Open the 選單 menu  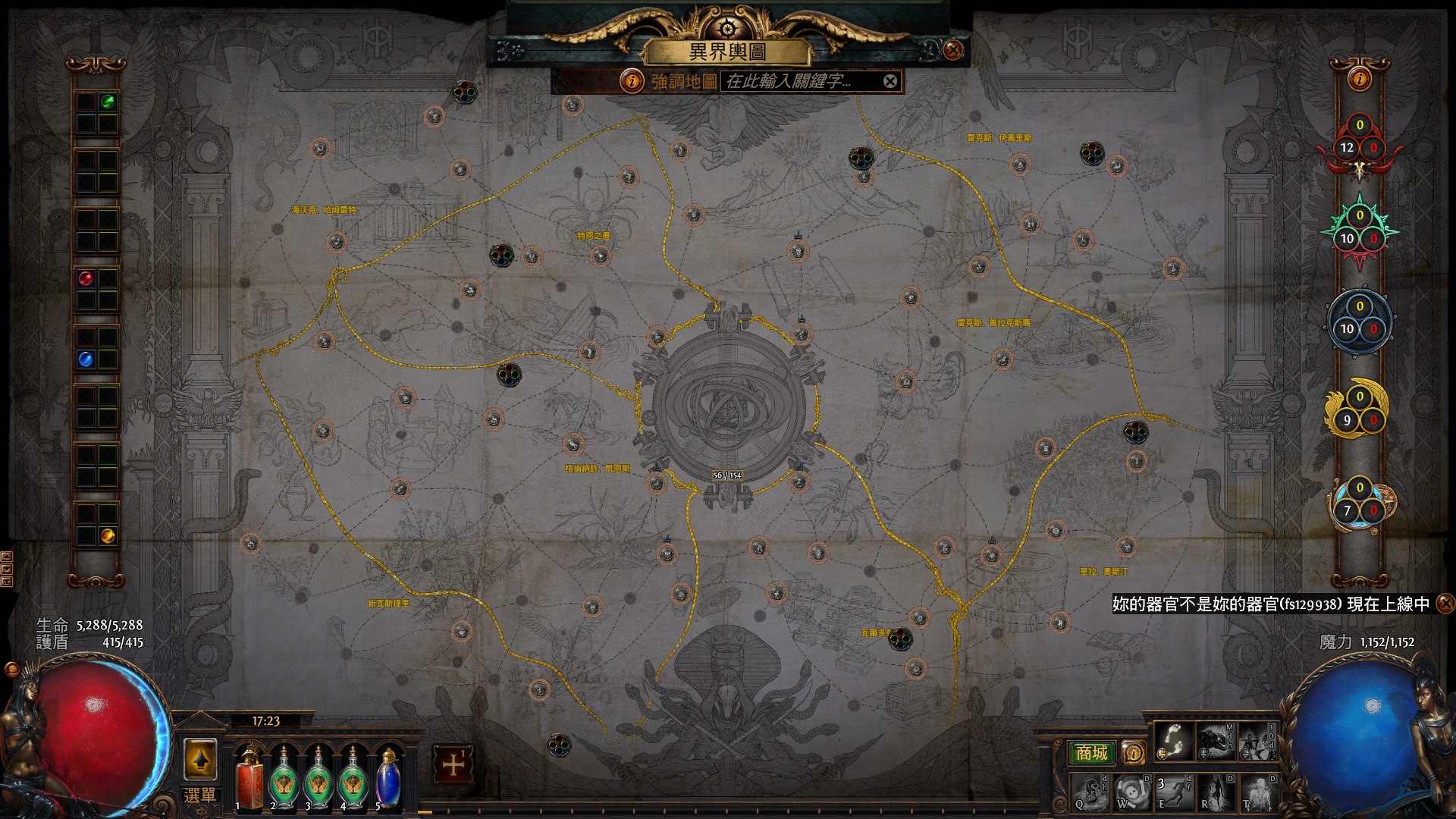[x=200, y=795]
